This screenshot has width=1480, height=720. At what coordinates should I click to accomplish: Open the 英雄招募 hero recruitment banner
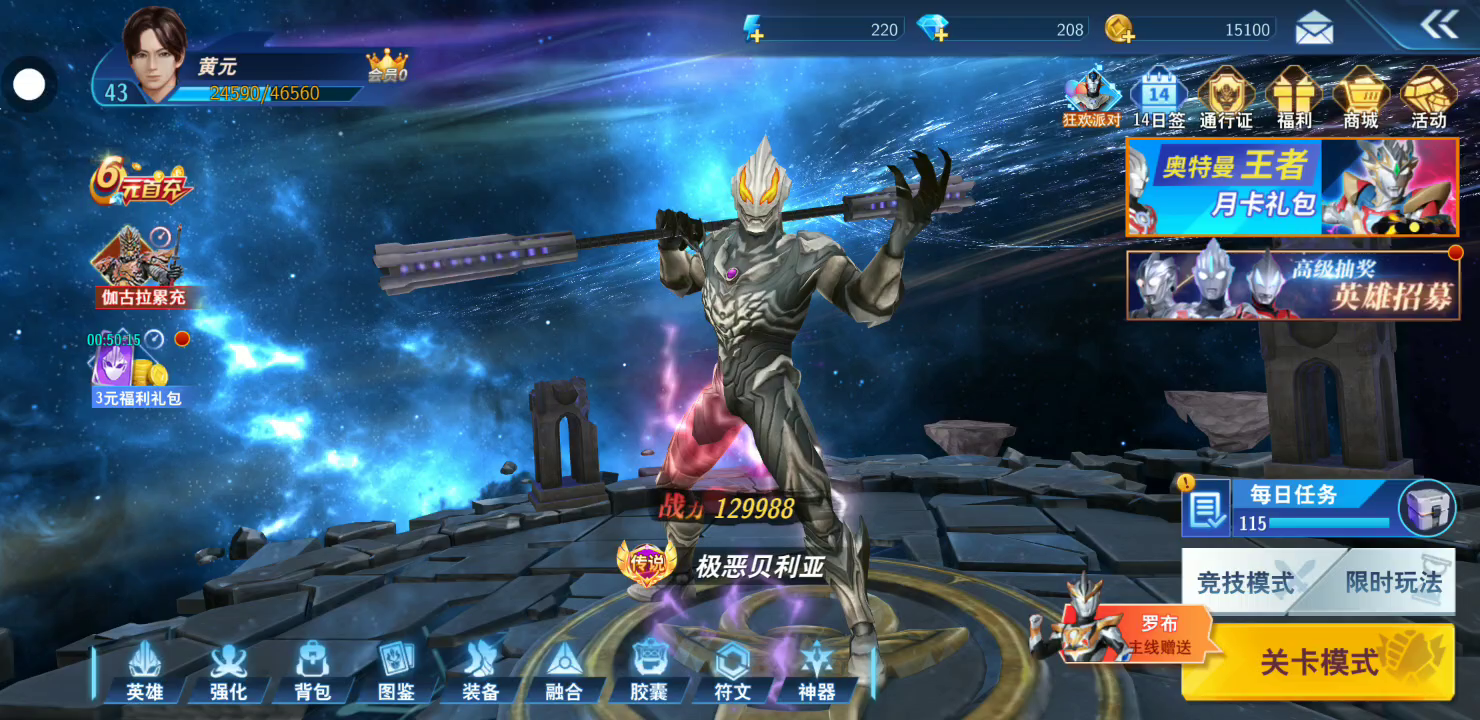tap(1292, 285)
